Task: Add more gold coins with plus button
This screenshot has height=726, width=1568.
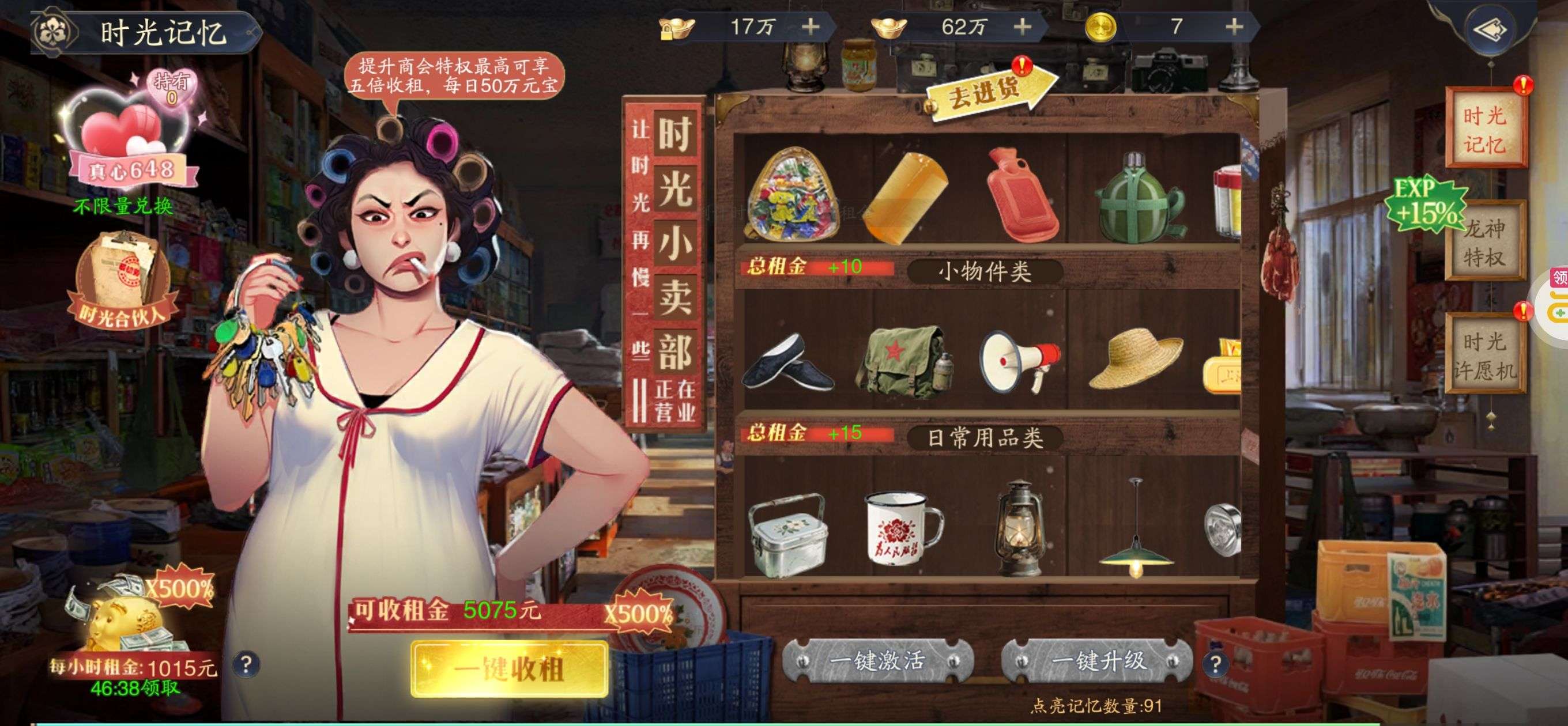Action: 1234,27
